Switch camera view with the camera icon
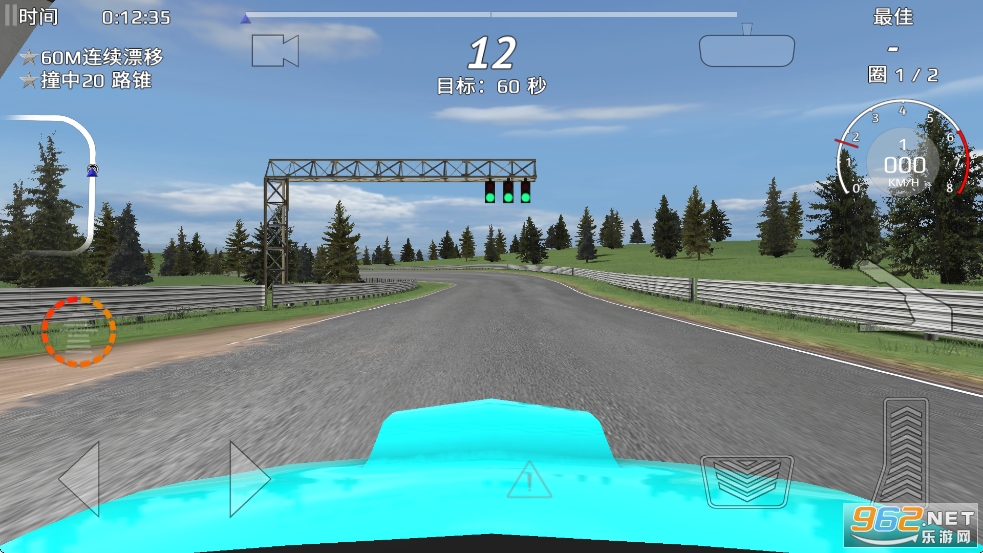The image size is (983, 553). (275, 50)
